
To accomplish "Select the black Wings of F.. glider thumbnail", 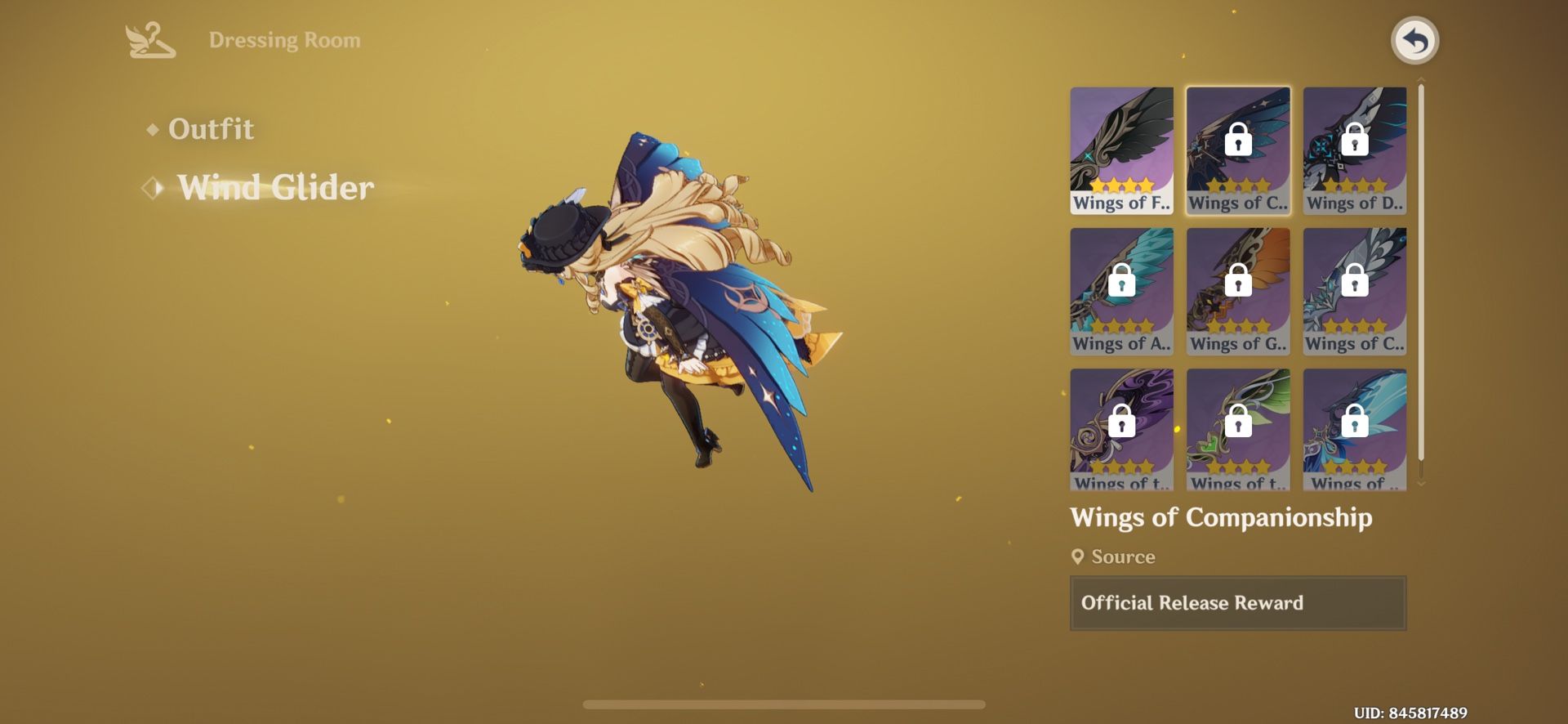I will pos(1121,149).
